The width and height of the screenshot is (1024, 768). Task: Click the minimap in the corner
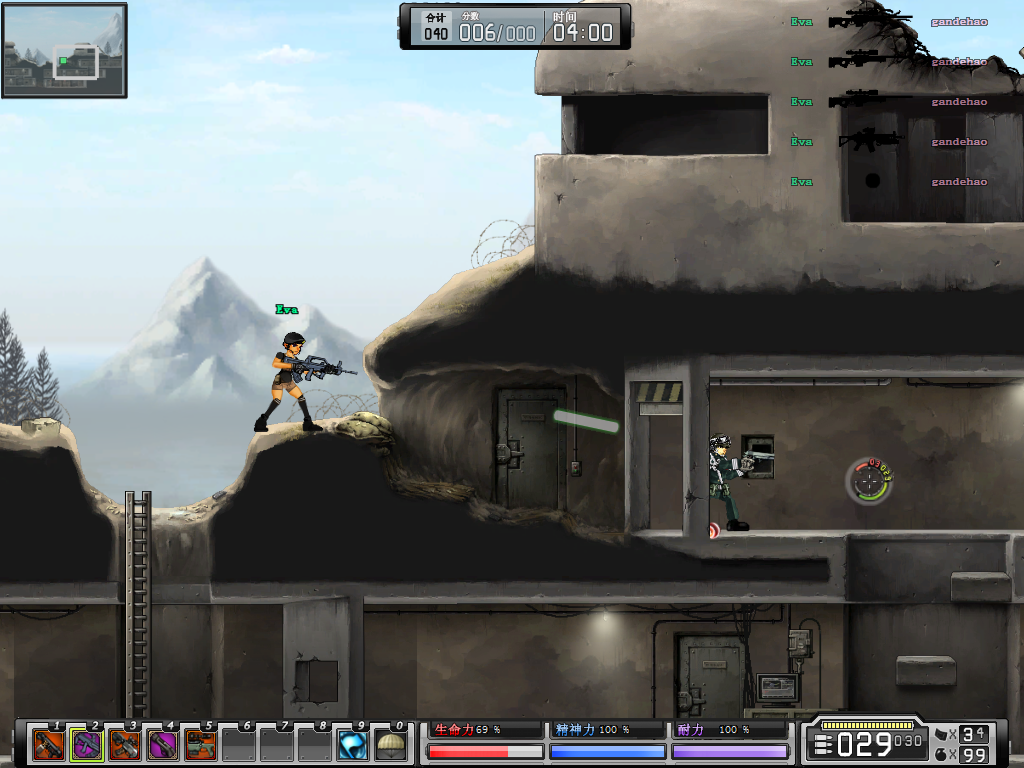coord(65,50)
